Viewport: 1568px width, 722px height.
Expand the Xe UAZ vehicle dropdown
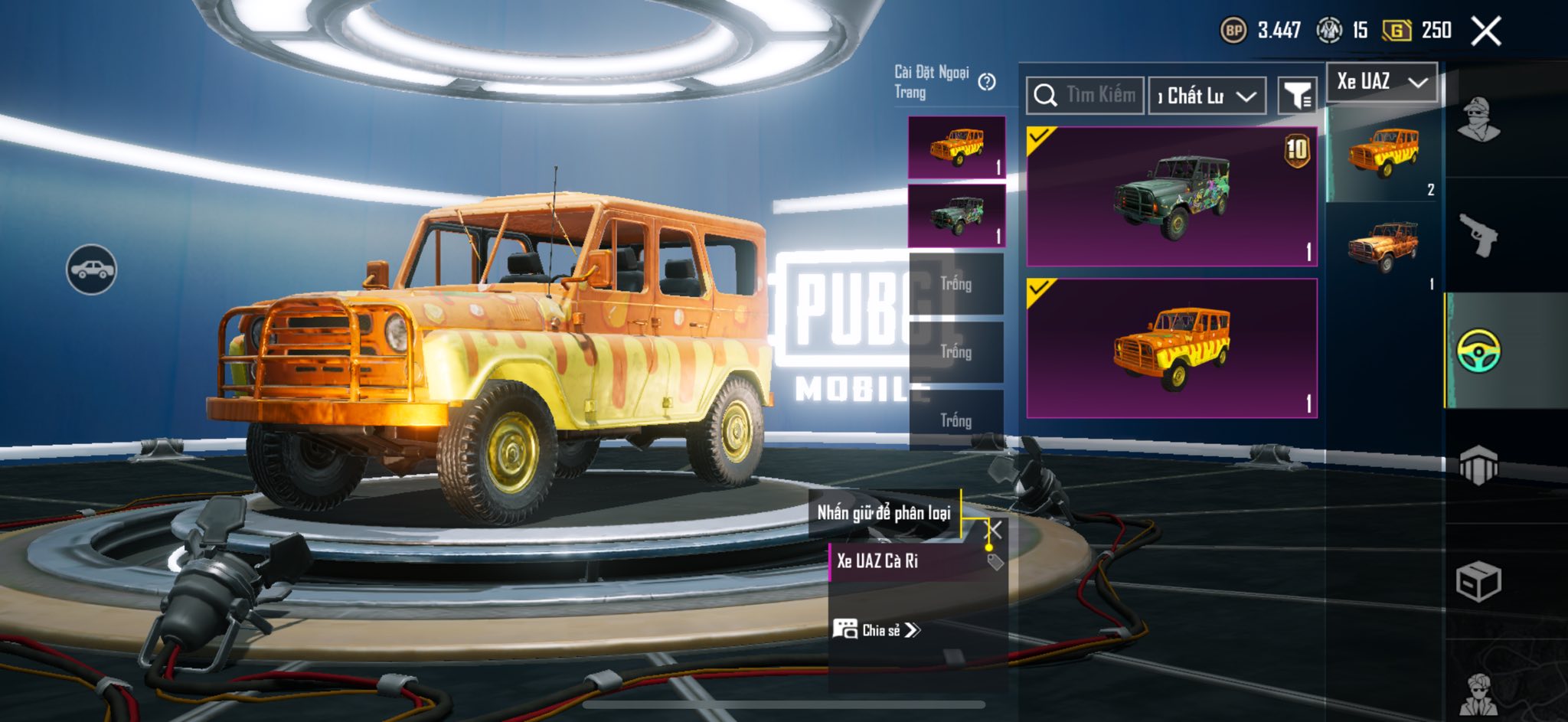point(1382,82)
